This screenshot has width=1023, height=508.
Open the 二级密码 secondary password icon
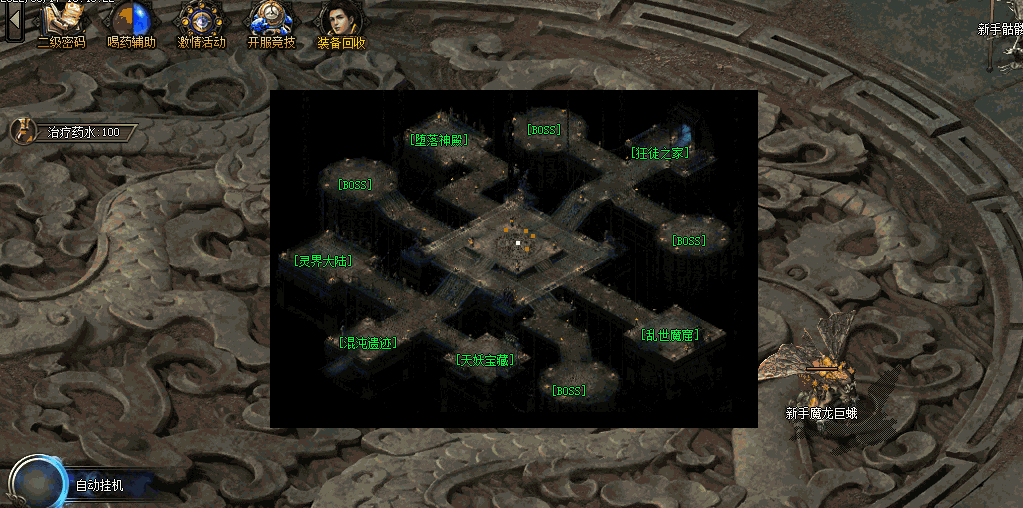tap(61, 24)
